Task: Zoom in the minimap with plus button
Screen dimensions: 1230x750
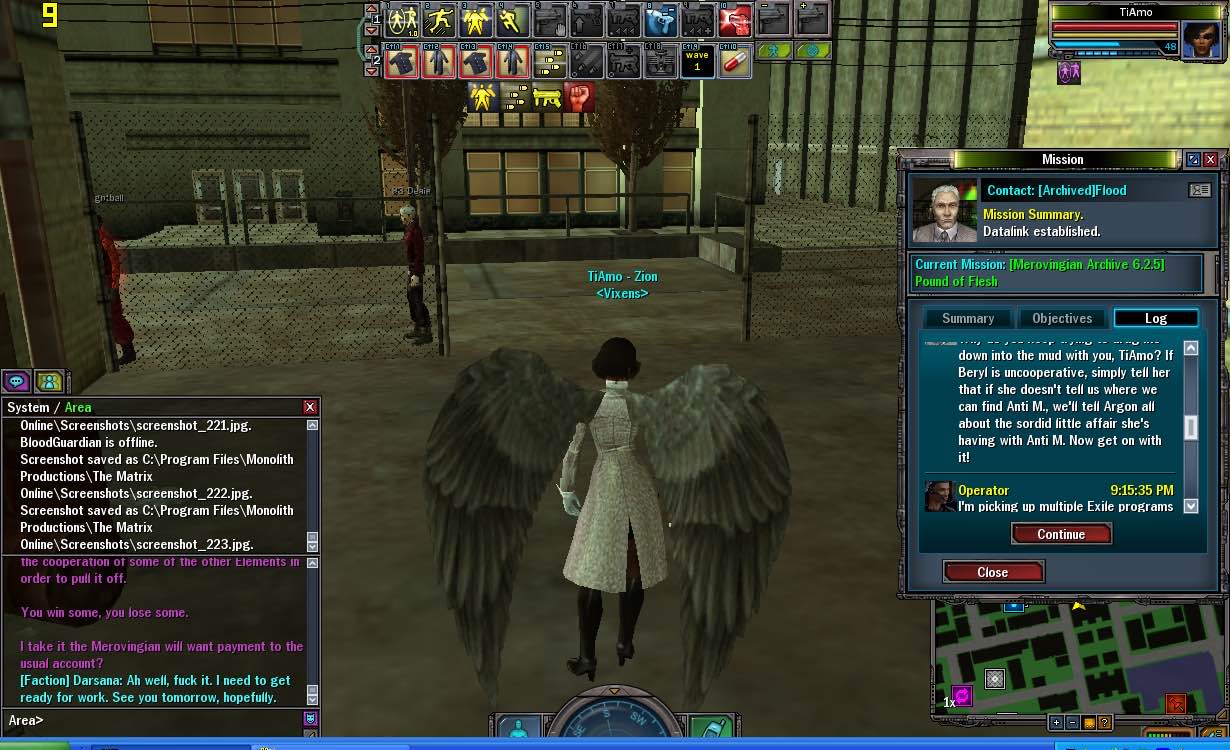Action: click(x=1056, y=722)
